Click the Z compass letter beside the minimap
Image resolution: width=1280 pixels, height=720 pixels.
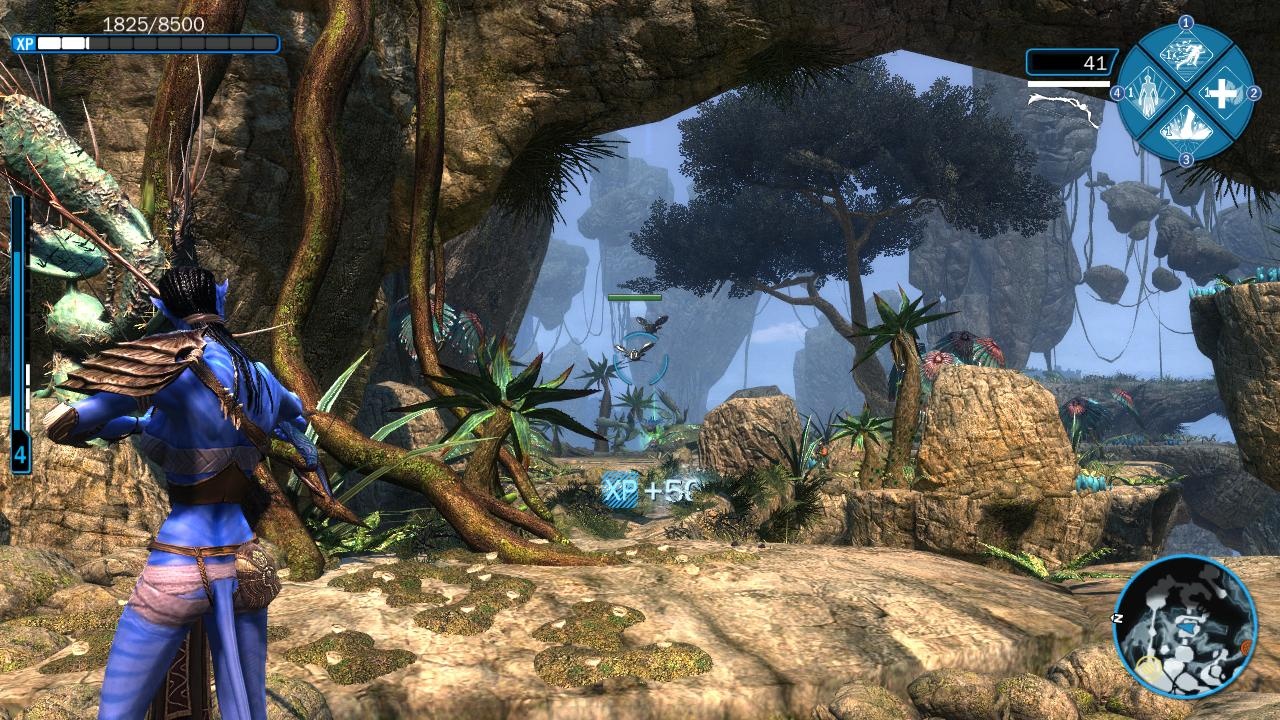(x=1118, y=617)
